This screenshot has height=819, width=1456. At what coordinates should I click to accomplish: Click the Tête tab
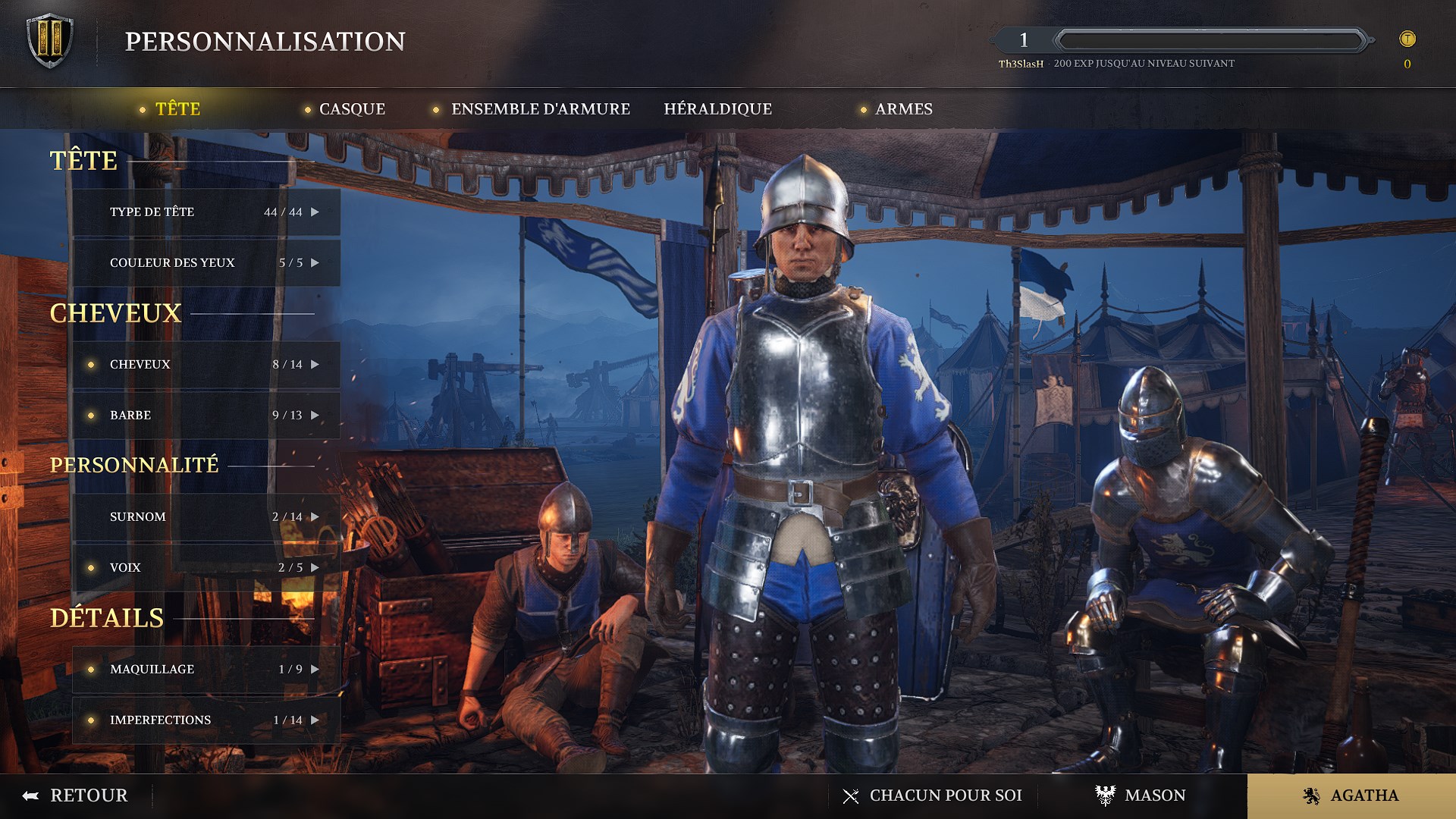click(x=177, y=109)
